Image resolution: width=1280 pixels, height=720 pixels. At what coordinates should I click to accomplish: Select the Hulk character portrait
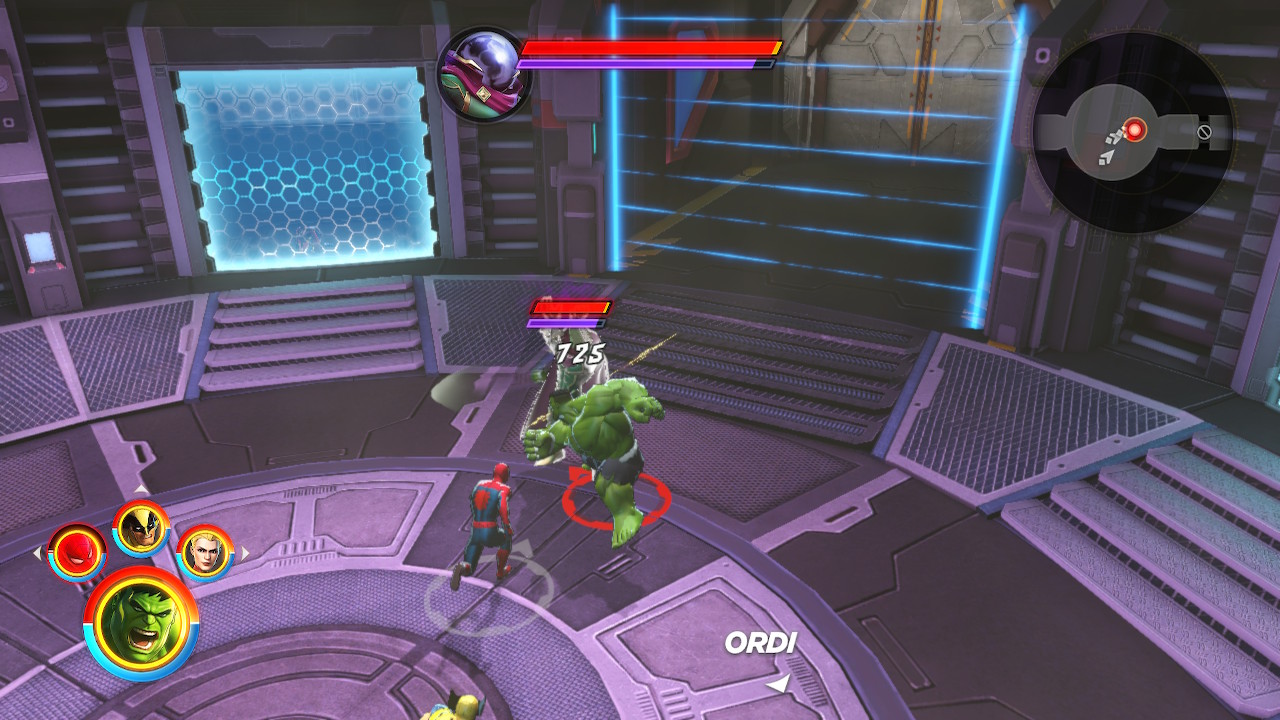141,623
